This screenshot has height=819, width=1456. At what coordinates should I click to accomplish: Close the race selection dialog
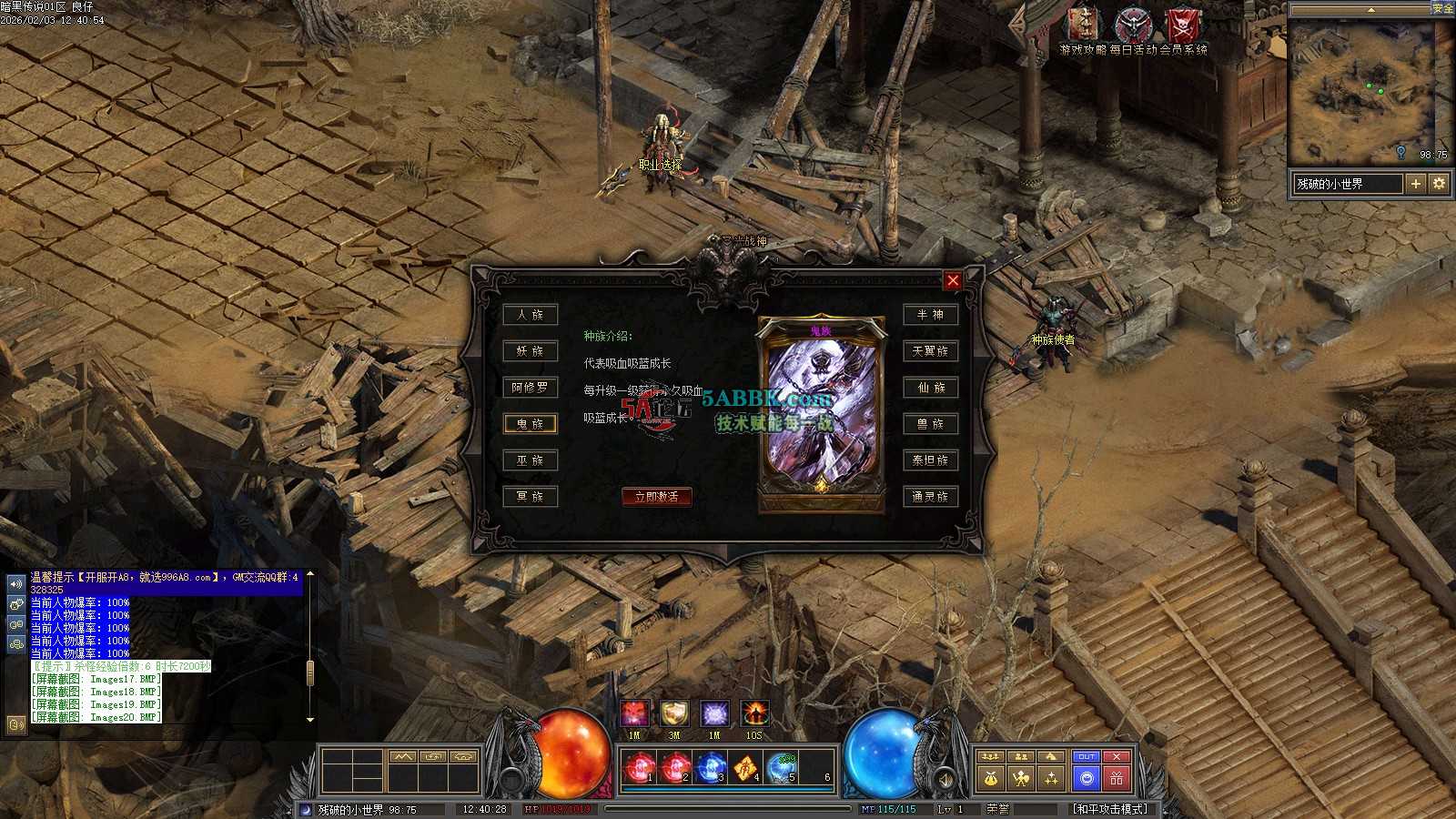coord(952,280)
